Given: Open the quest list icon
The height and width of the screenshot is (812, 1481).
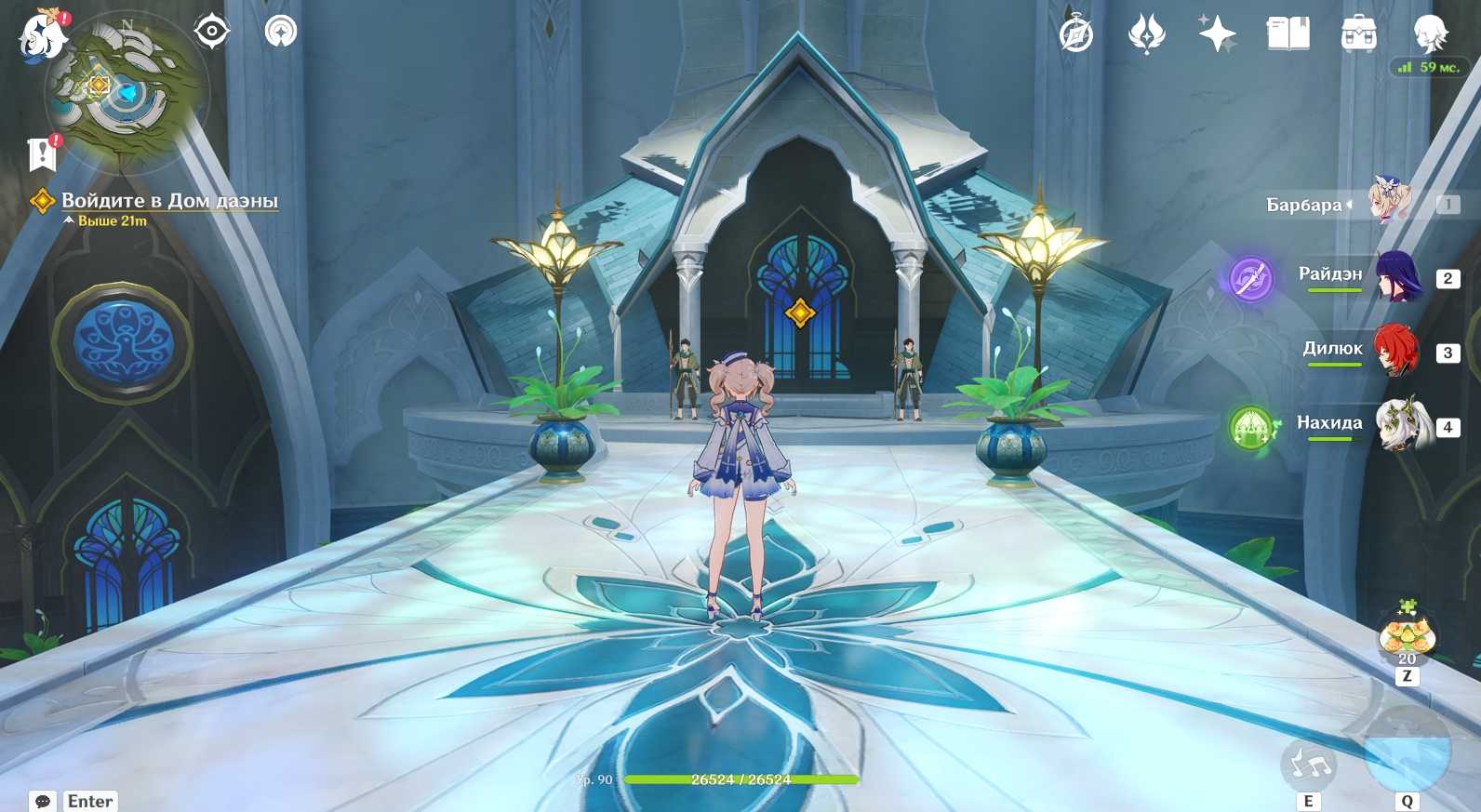Looking at the screenshot, I should [43, 153].
